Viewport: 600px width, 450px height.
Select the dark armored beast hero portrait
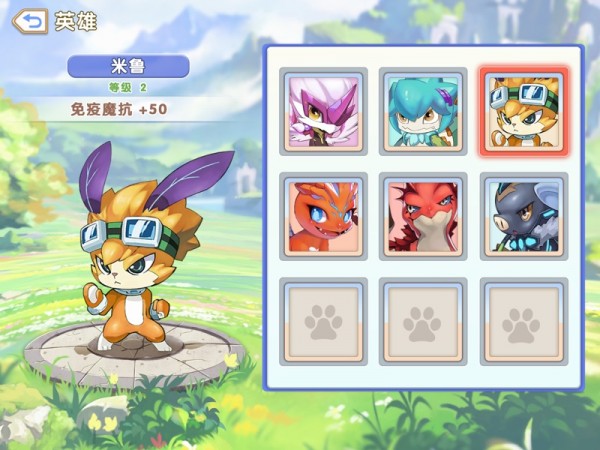coord(523,215)
